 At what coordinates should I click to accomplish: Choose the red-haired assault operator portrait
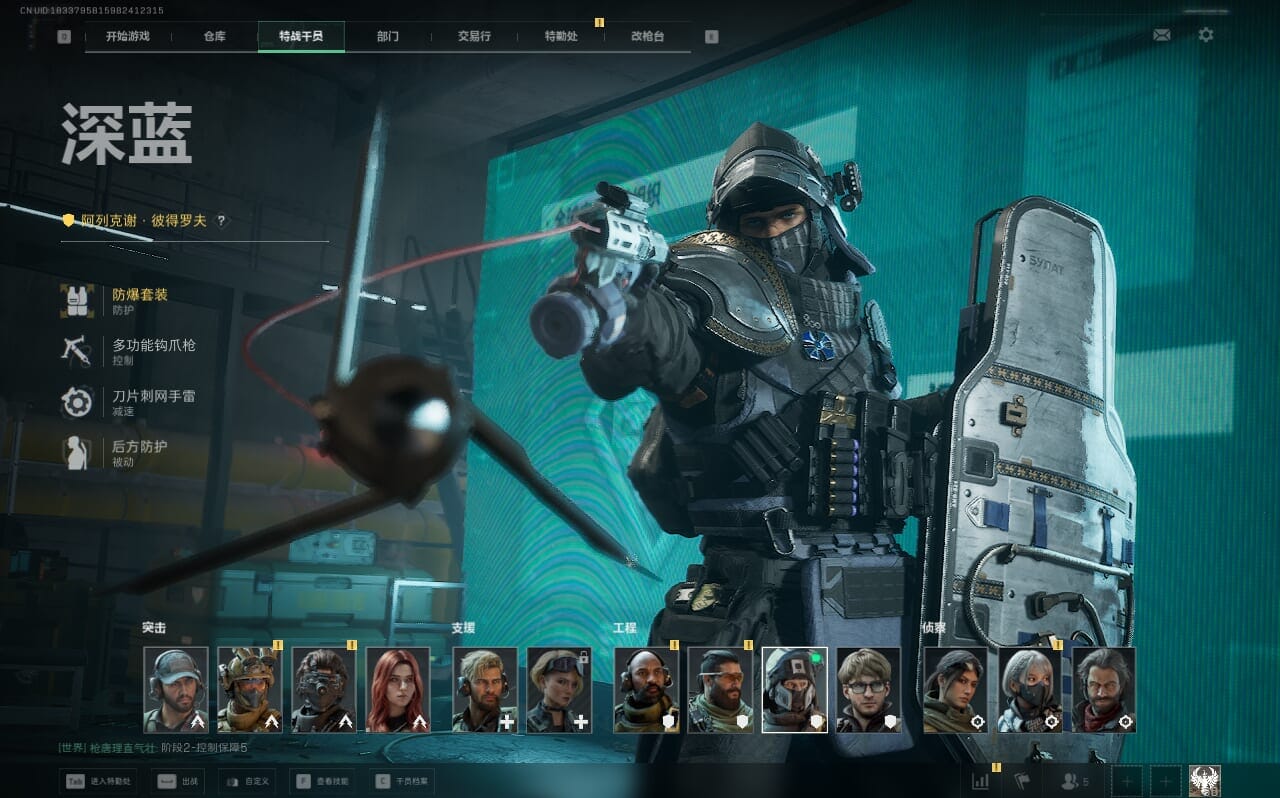tap(398, 689)
